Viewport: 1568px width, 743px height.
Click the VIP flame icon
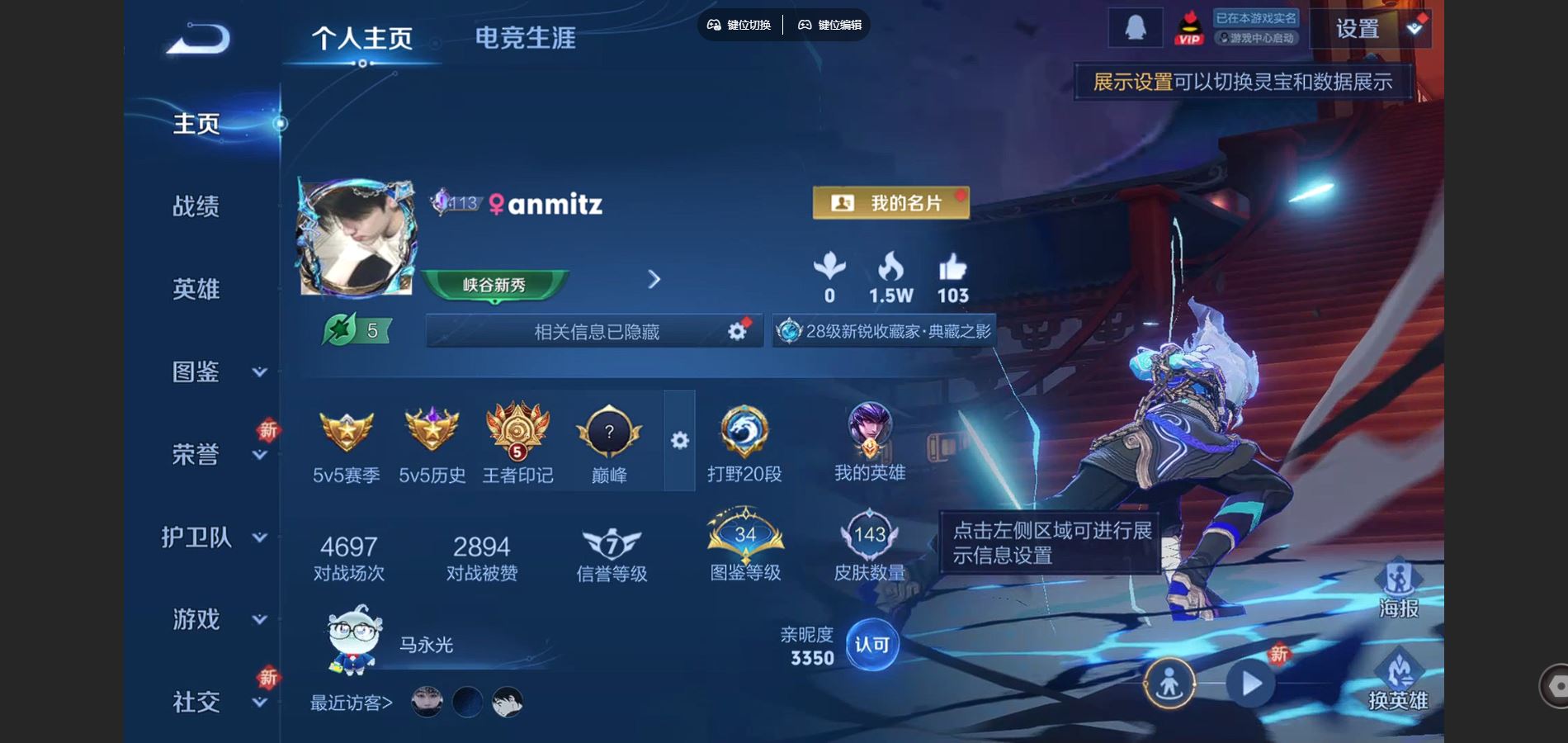[1188, 27]
